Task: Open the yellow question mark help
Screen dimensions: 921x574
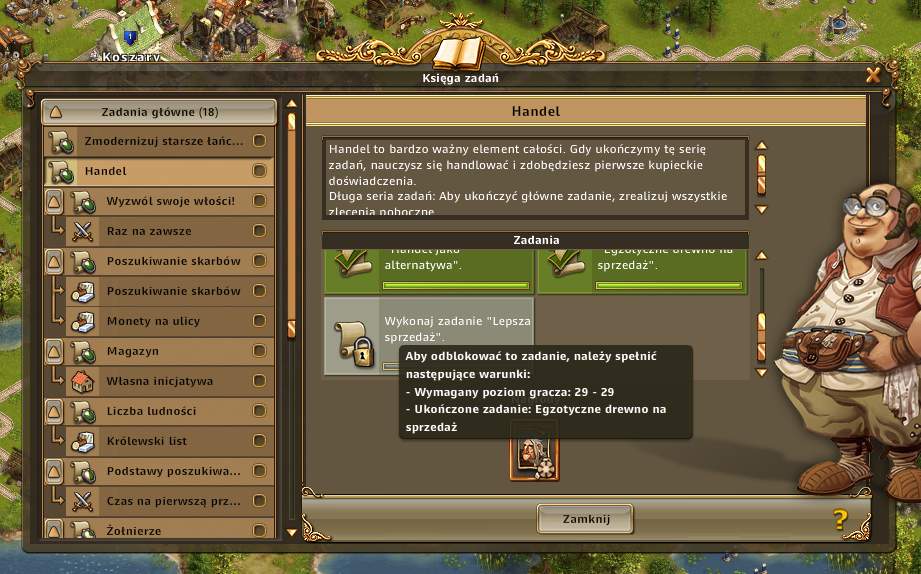Action: (839, 519)
